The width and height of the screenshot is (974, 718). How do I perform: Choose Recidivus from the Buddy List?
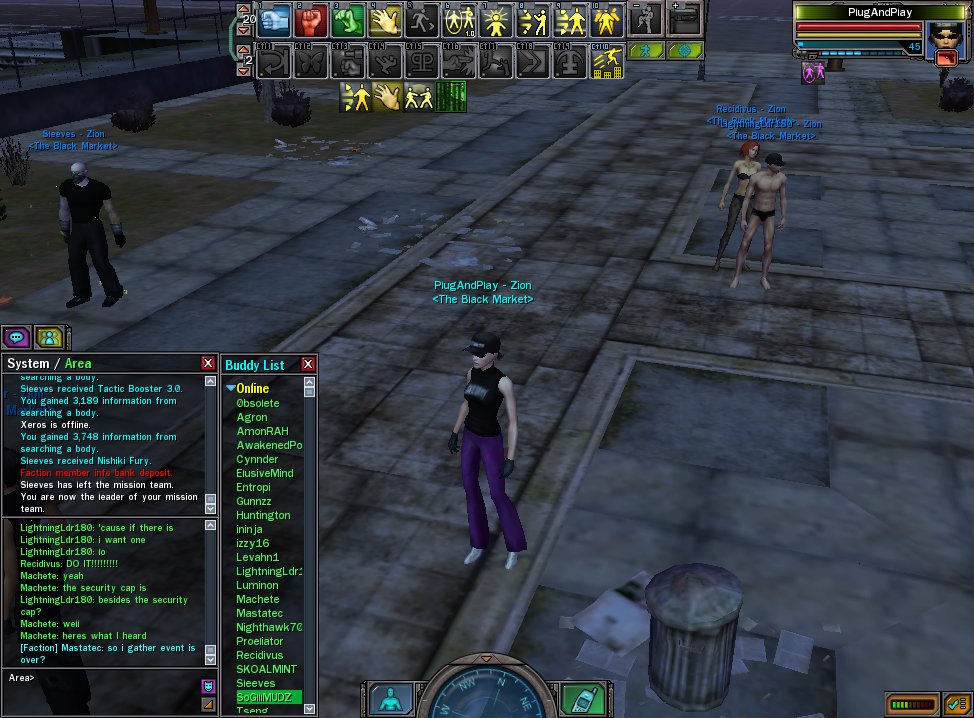pyautogui.click(x=260, y=655)
